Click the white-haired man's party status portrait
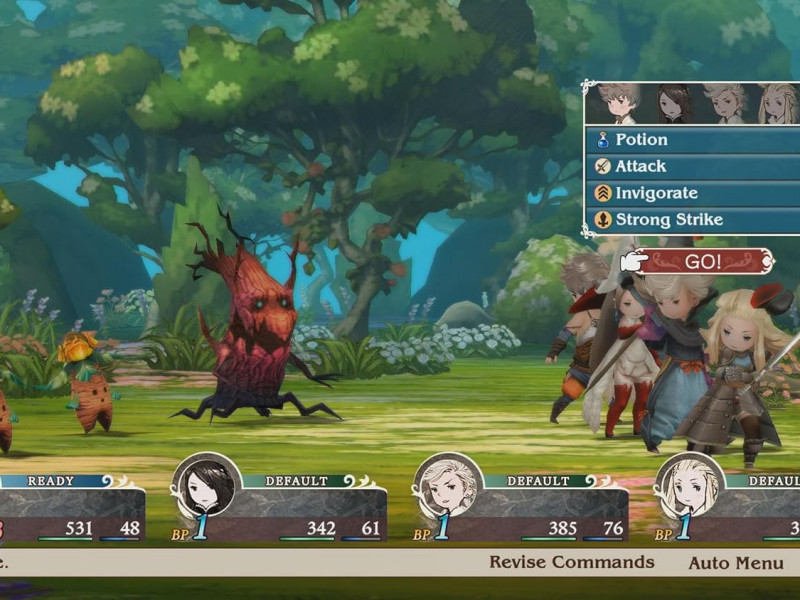Viewport: 800px width, 600px height. [449, 487]
